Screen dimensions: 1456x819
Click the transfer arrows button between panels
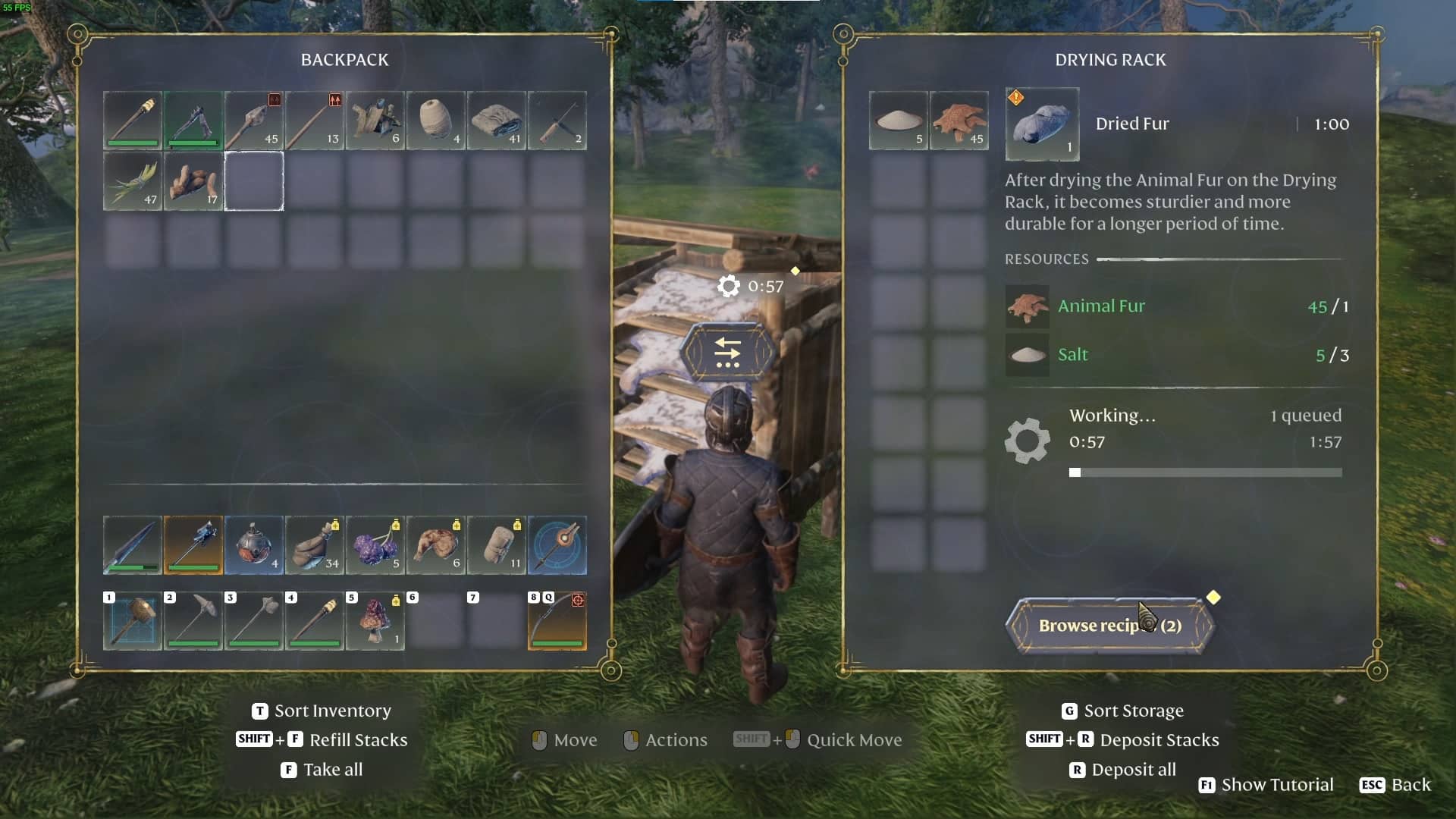pos(727,353)
